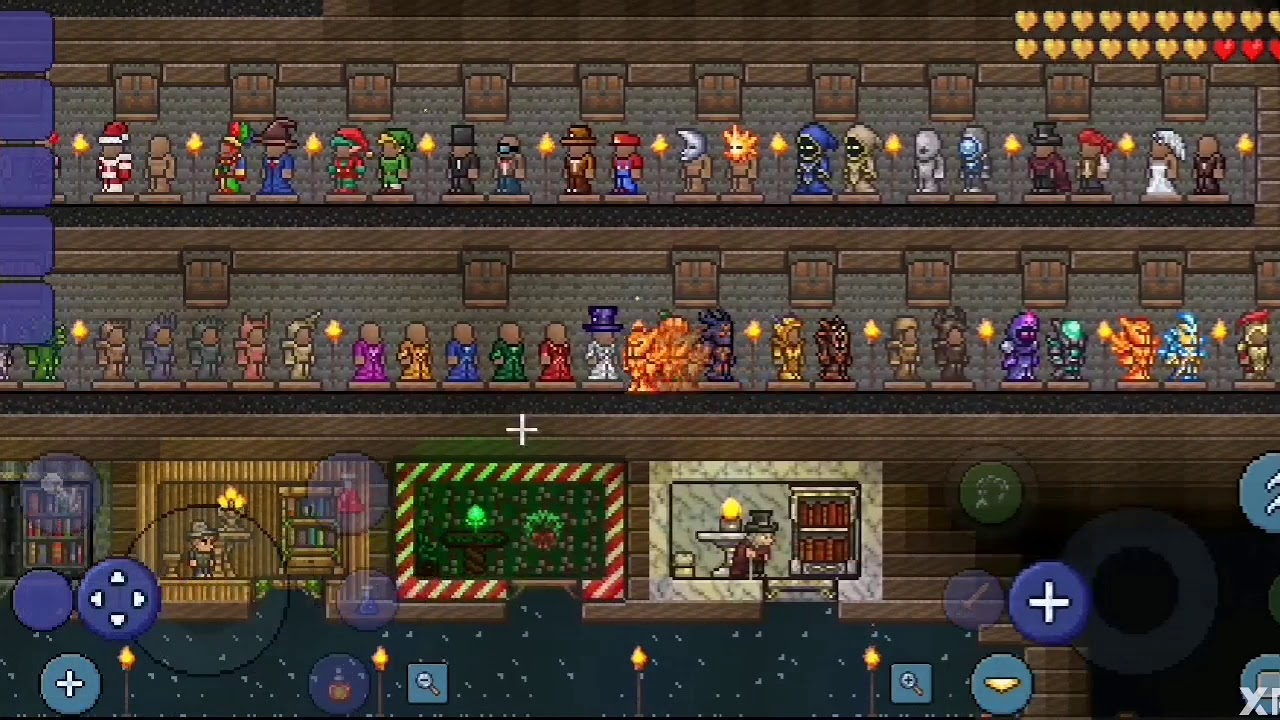The width and height of the screenshot is (1280, 720).
Task: Tap the zoom-in magnifier icon
Action: [x=911, y=685]
